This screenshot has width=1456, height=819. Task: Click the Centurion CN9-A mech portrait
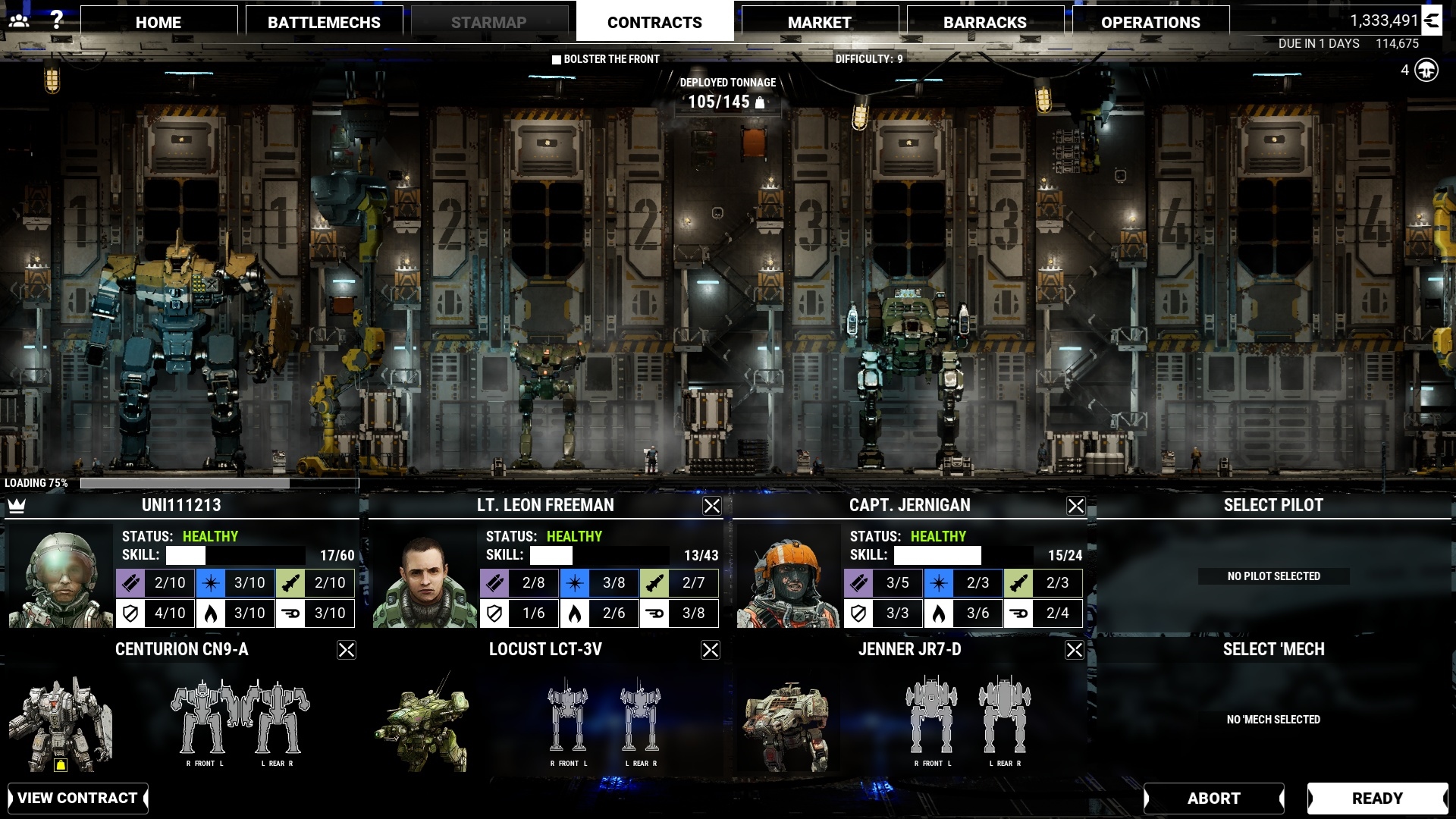tap(61, 724)
